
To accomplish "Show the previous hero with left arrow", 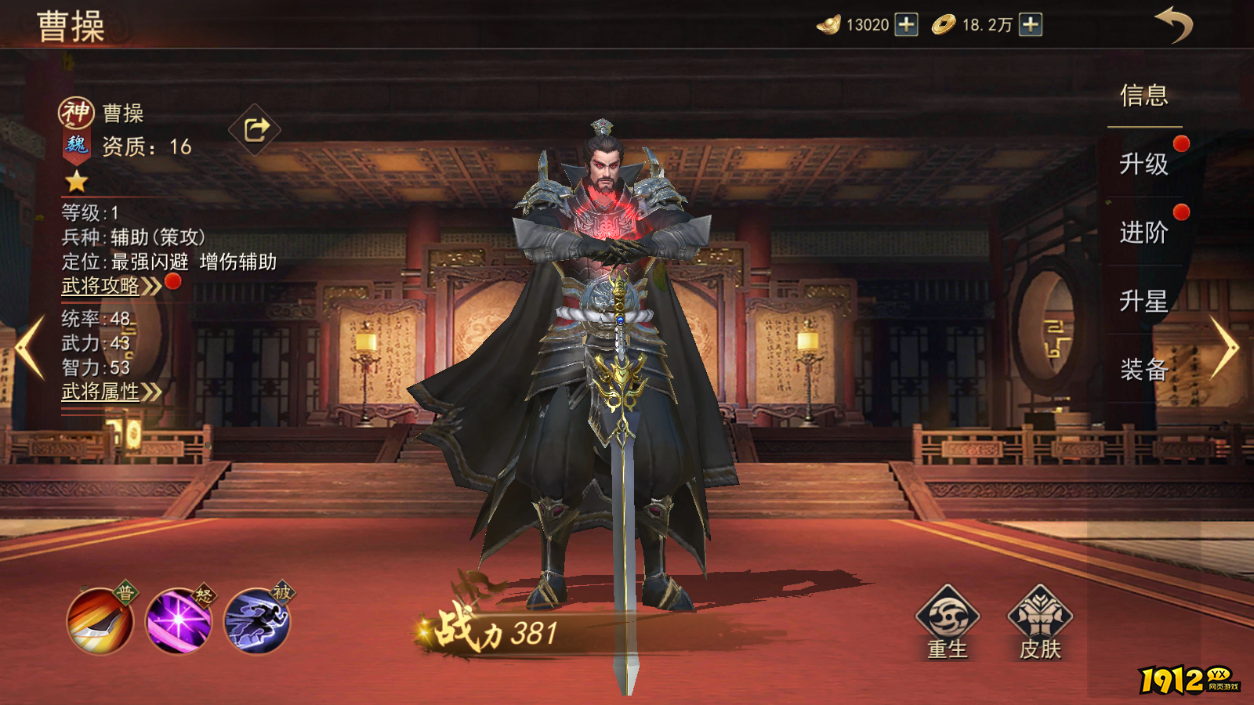I will [x=29, y=347].
